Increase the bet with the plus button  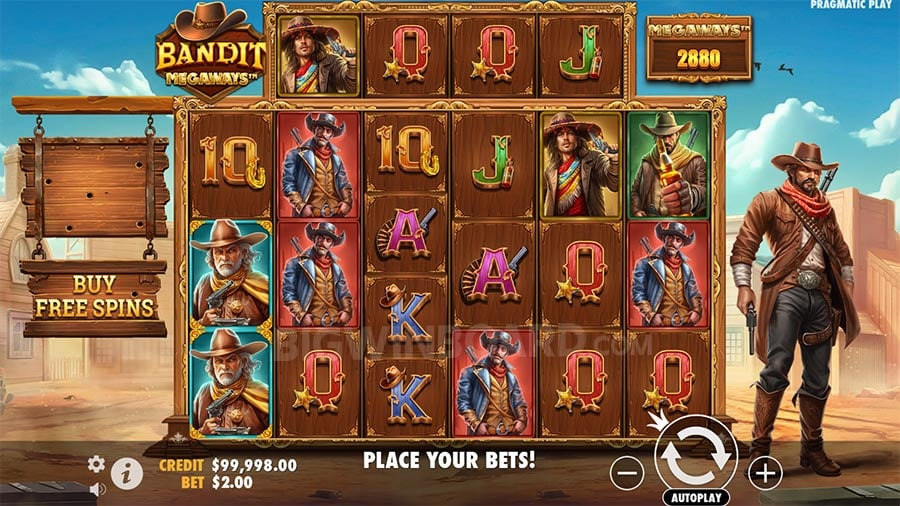[x=765, y=472]
